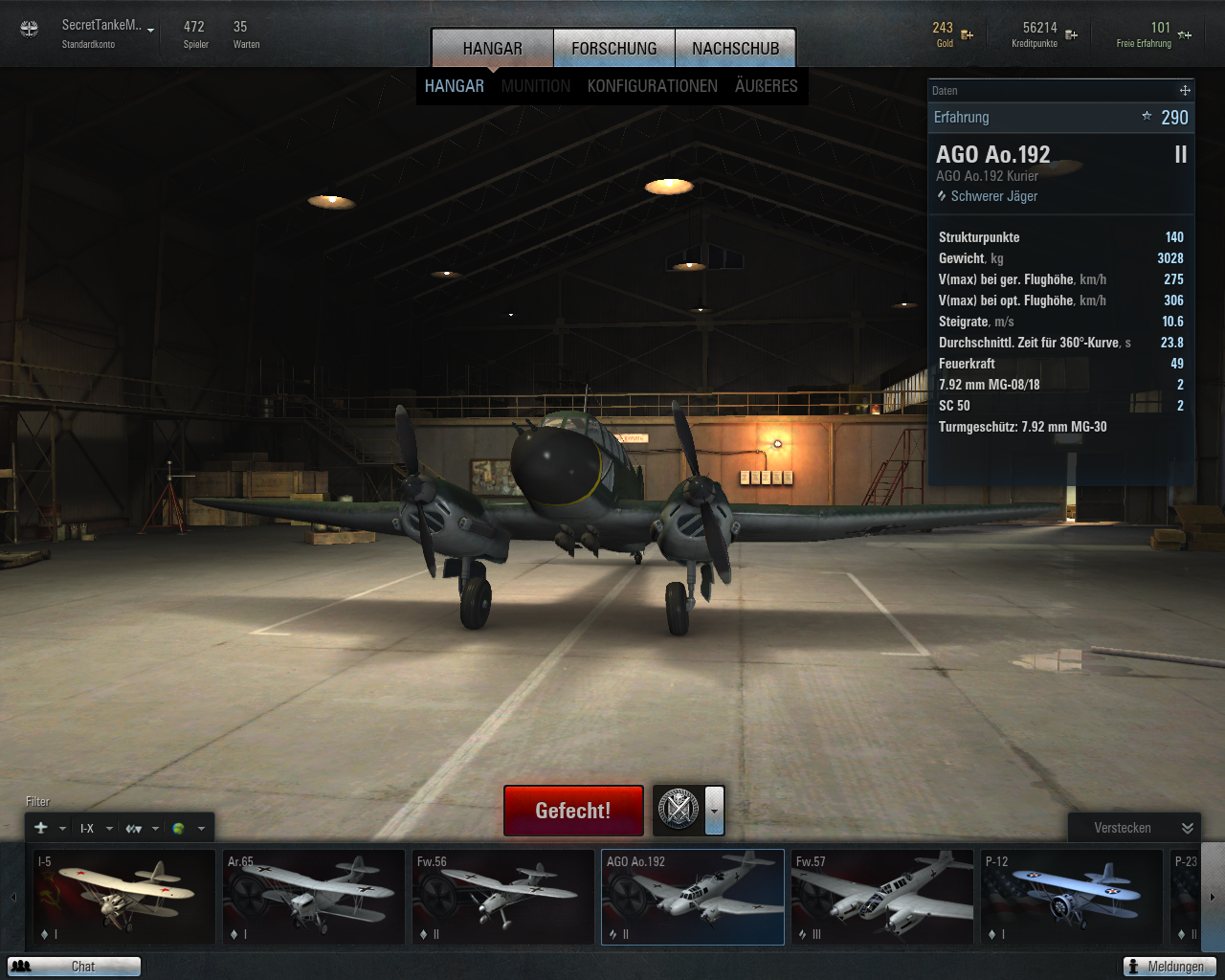Open the tier I-X filter dropdown

pyautogui.click(x=96, y=829)
